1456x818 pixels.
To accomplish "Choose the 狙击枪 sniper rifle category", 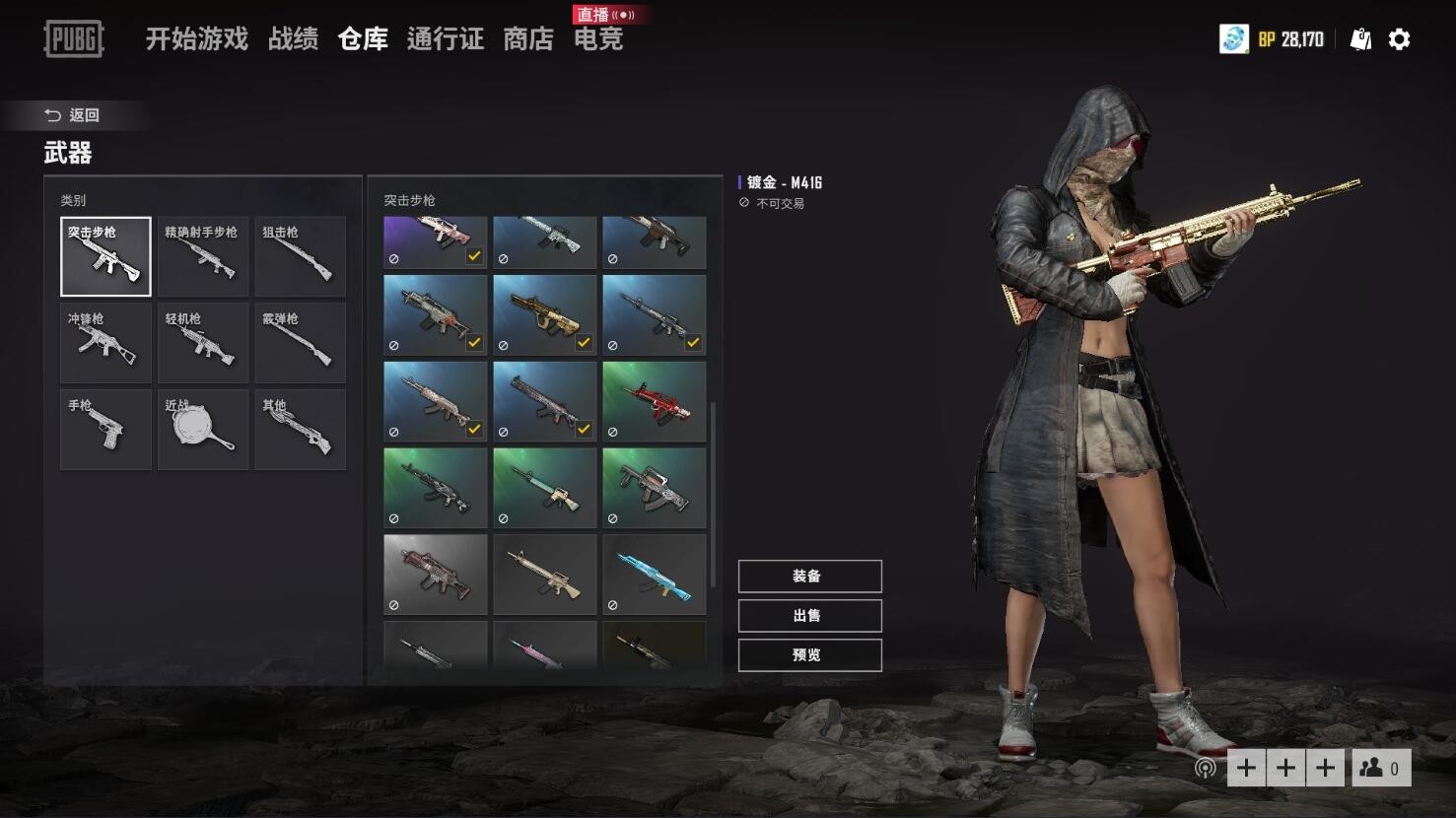I will 300,256.
